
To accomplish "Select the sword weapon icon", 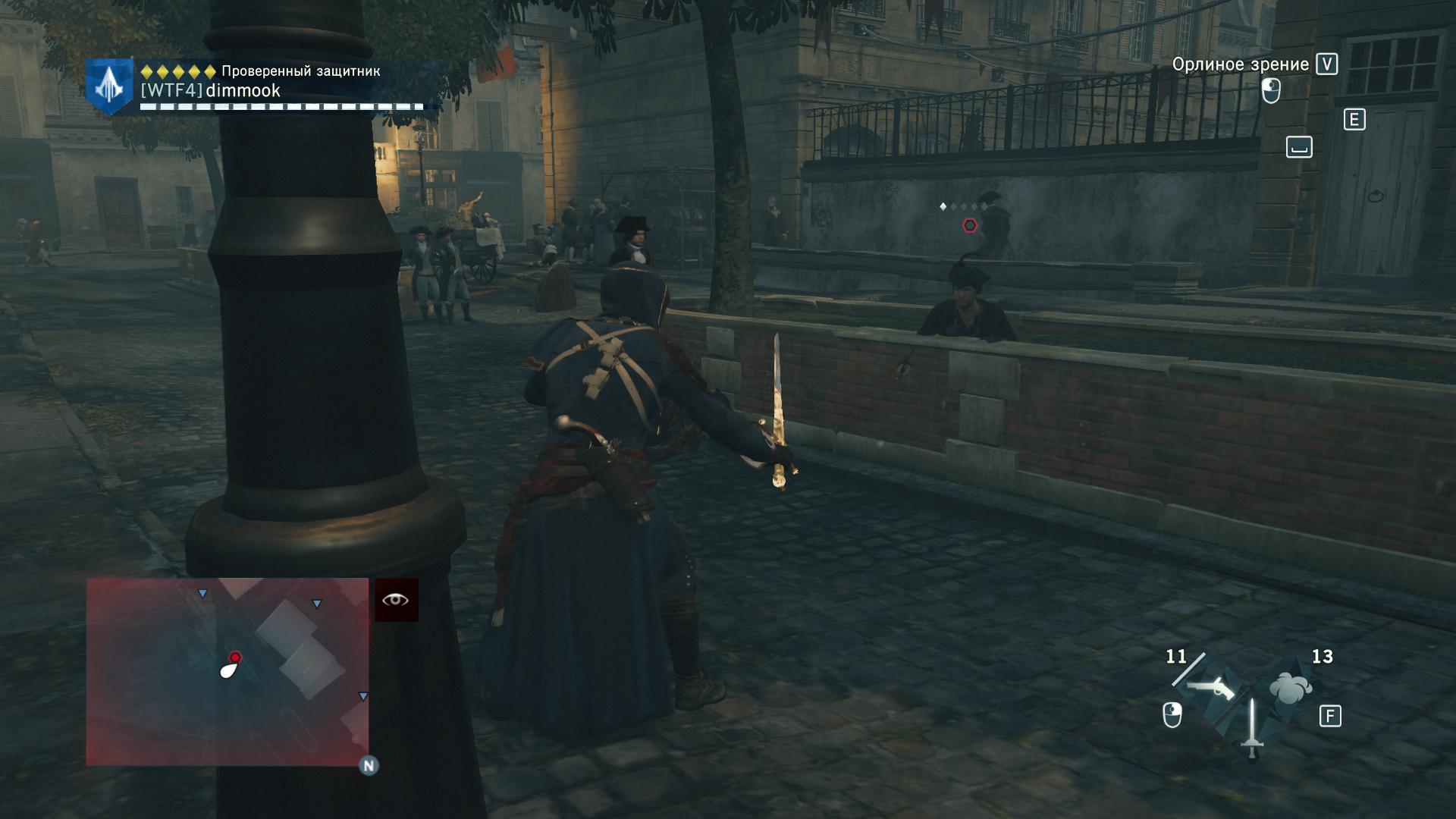I will (x=1251, y=728).
